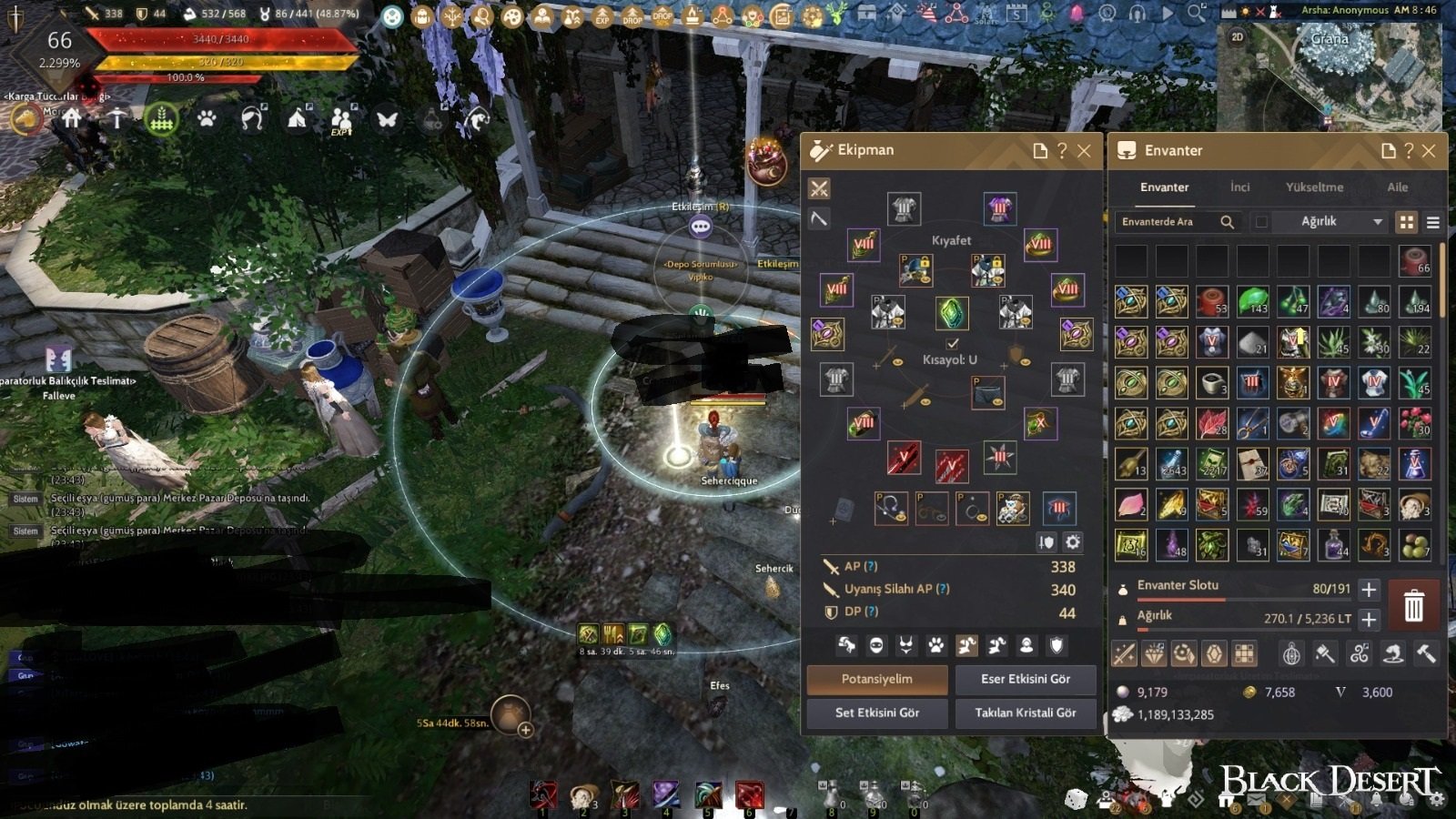Screen dimensions: 1456x819
Task: Select the green crystal equipment slot
Action: (952, 313)
